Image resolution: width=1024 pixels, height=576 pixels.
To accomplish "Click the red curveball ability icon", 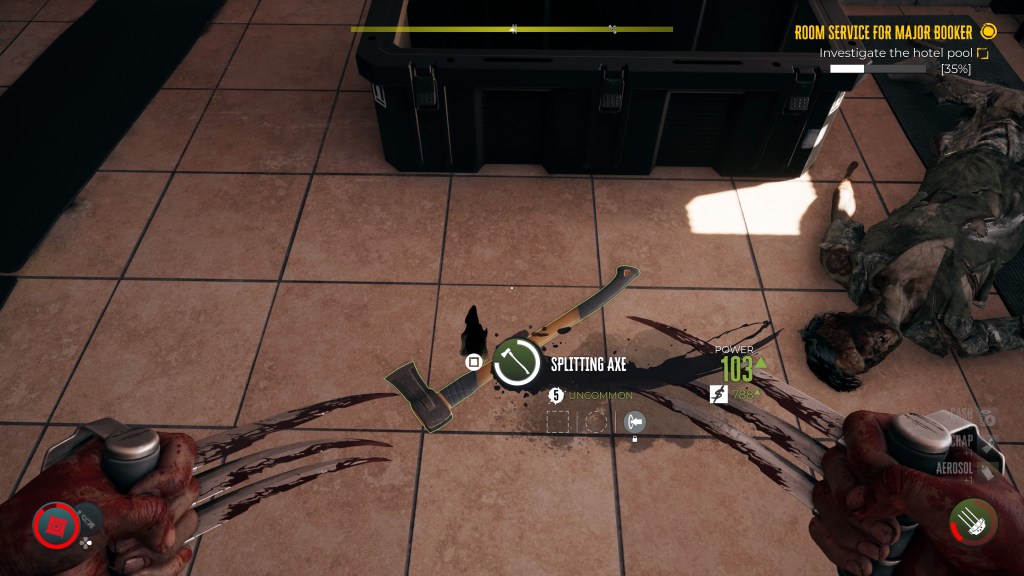I will click(x=54, y=524).
